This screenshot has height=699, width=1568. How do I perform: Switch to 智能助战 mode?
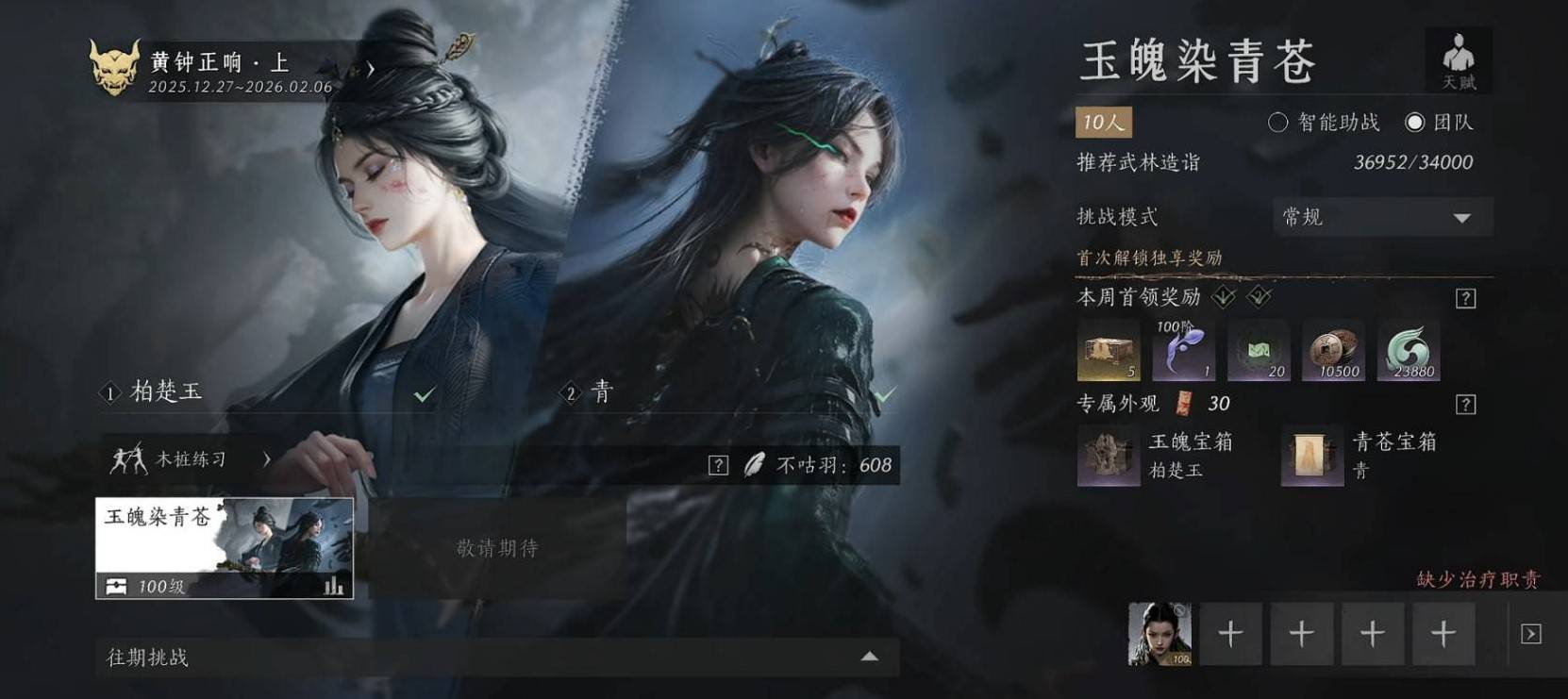click(x=1279, y=123)
